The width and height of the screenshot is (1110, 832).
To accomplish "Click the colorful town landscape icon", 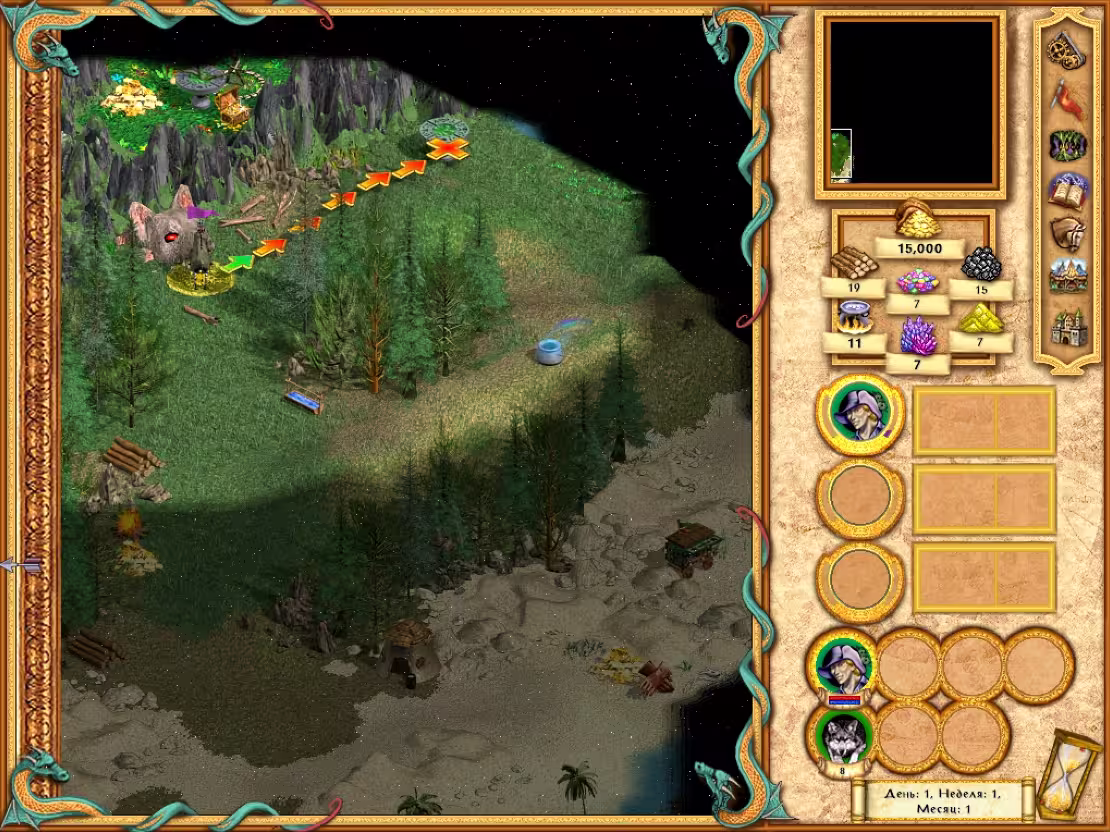I will click(1068, 280).
